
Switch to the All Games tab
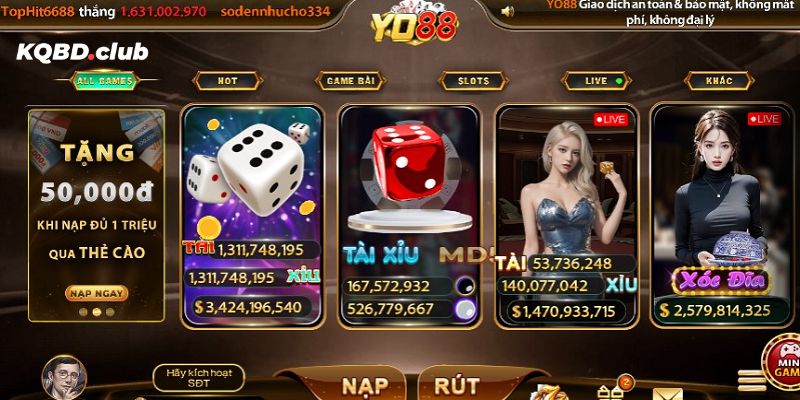(103, 81)
